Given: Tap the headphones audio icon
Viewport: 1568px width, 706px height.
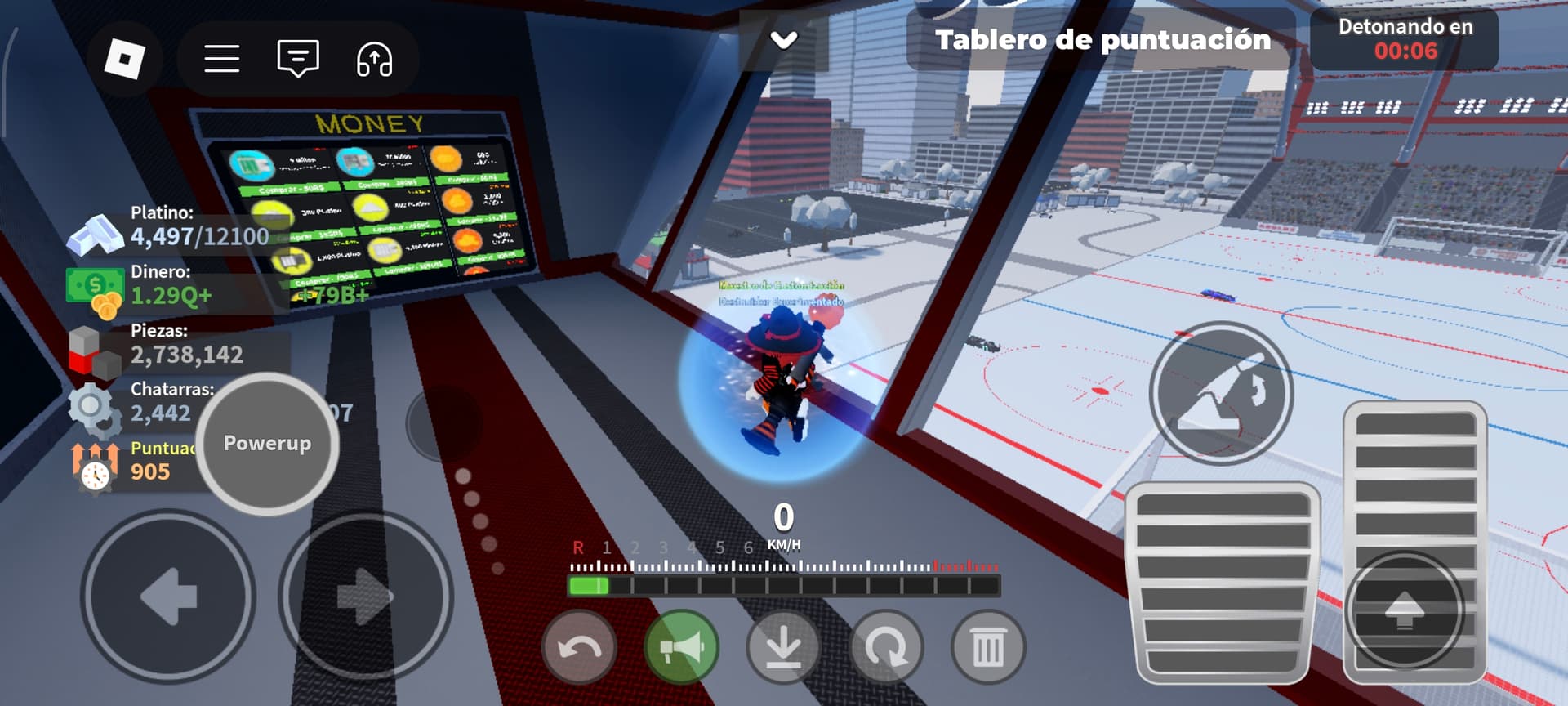Looking at the screenshot, I should point(374,59).
